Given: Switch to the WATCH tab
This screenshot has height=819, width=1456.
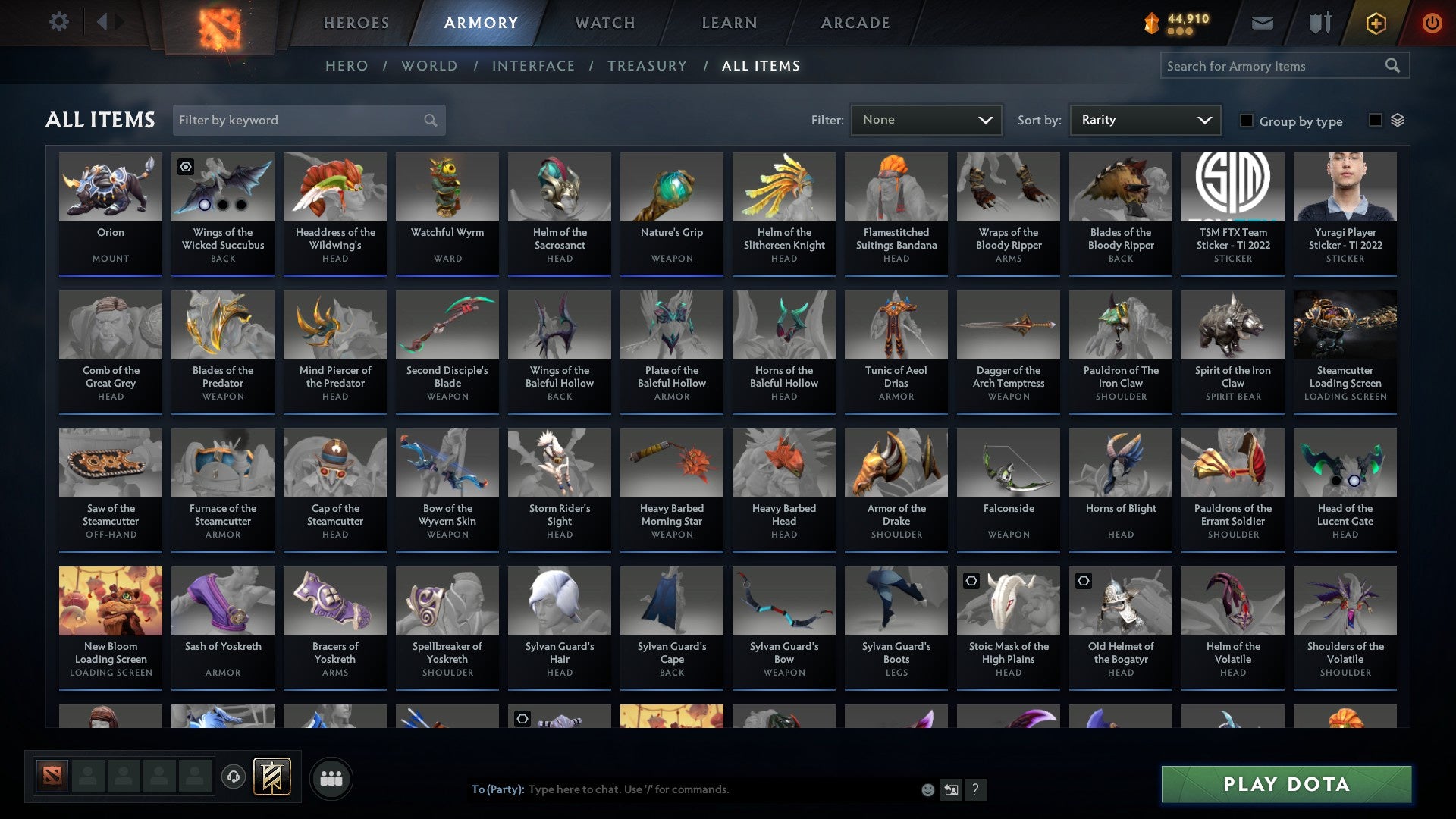Looking at the screenshot, I should (604, 23).
